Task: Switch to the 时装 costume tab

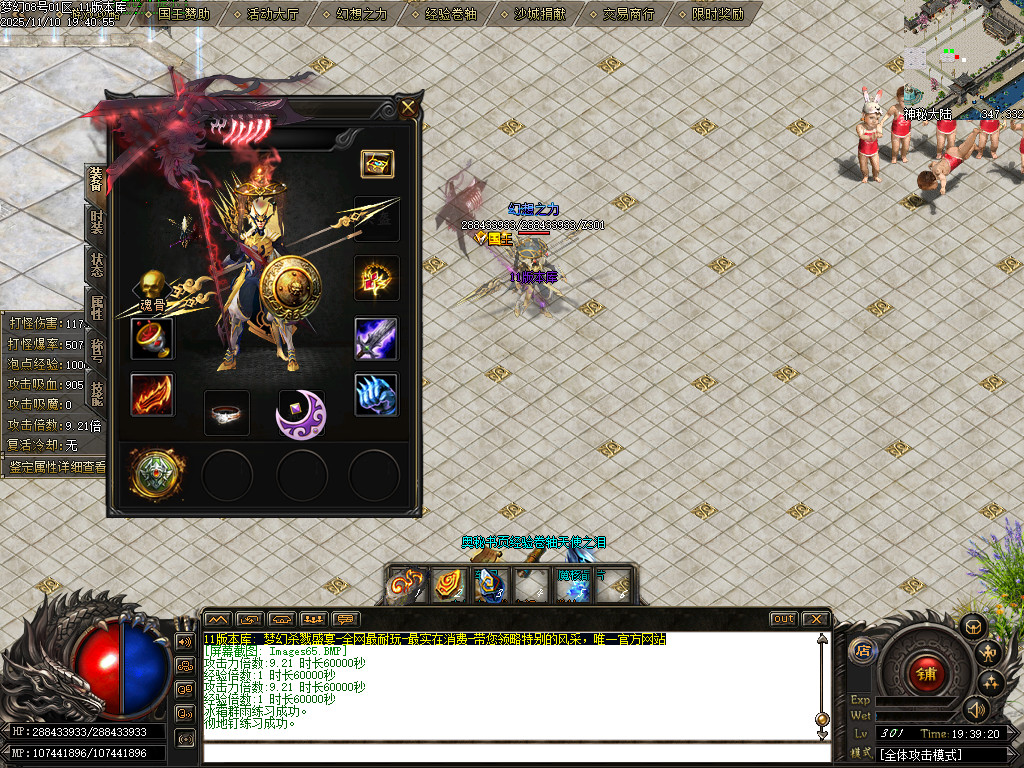Action: click(96, 222)
